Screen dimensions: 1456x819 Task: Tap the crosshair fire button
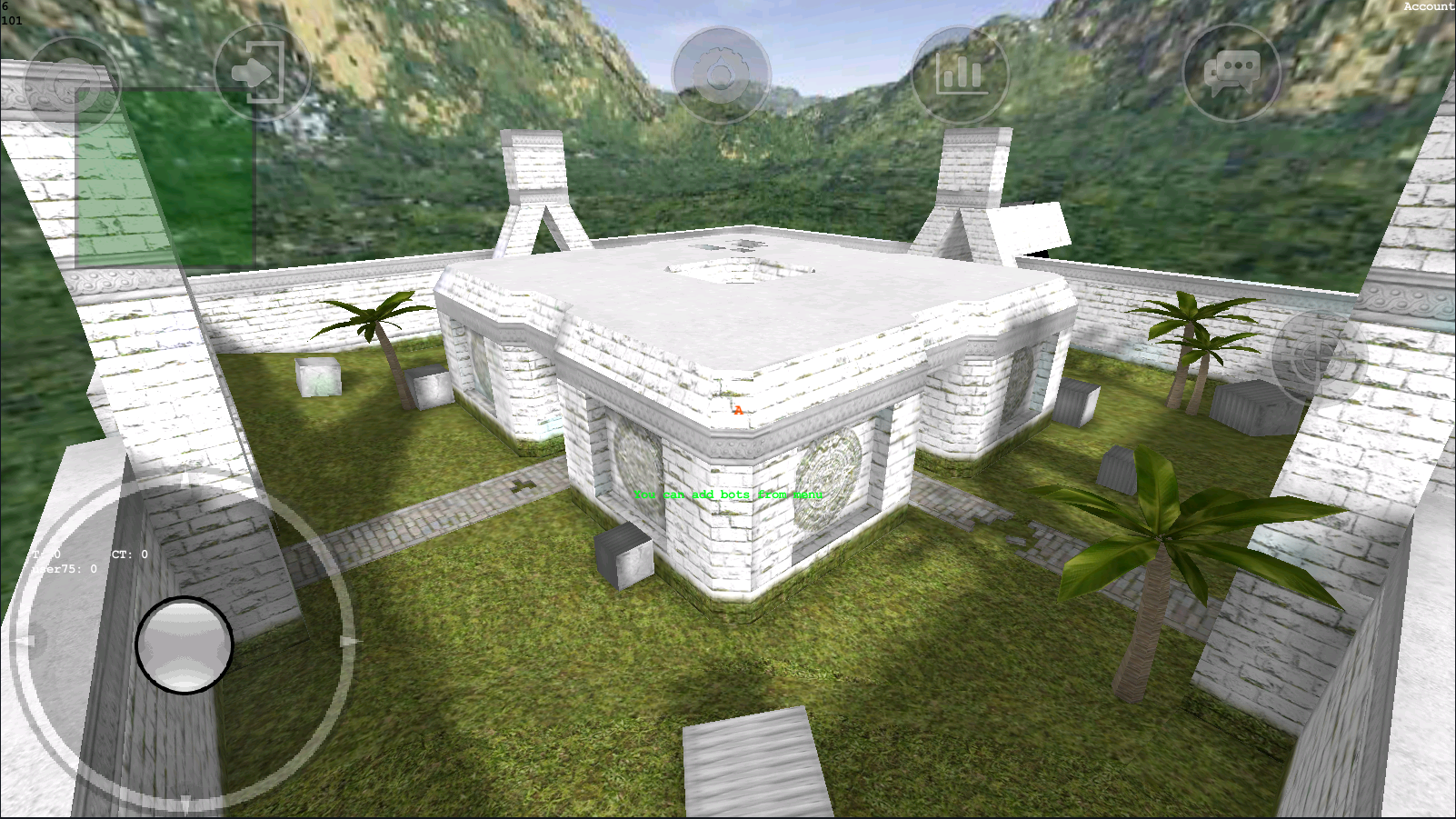coord(1319,355)
